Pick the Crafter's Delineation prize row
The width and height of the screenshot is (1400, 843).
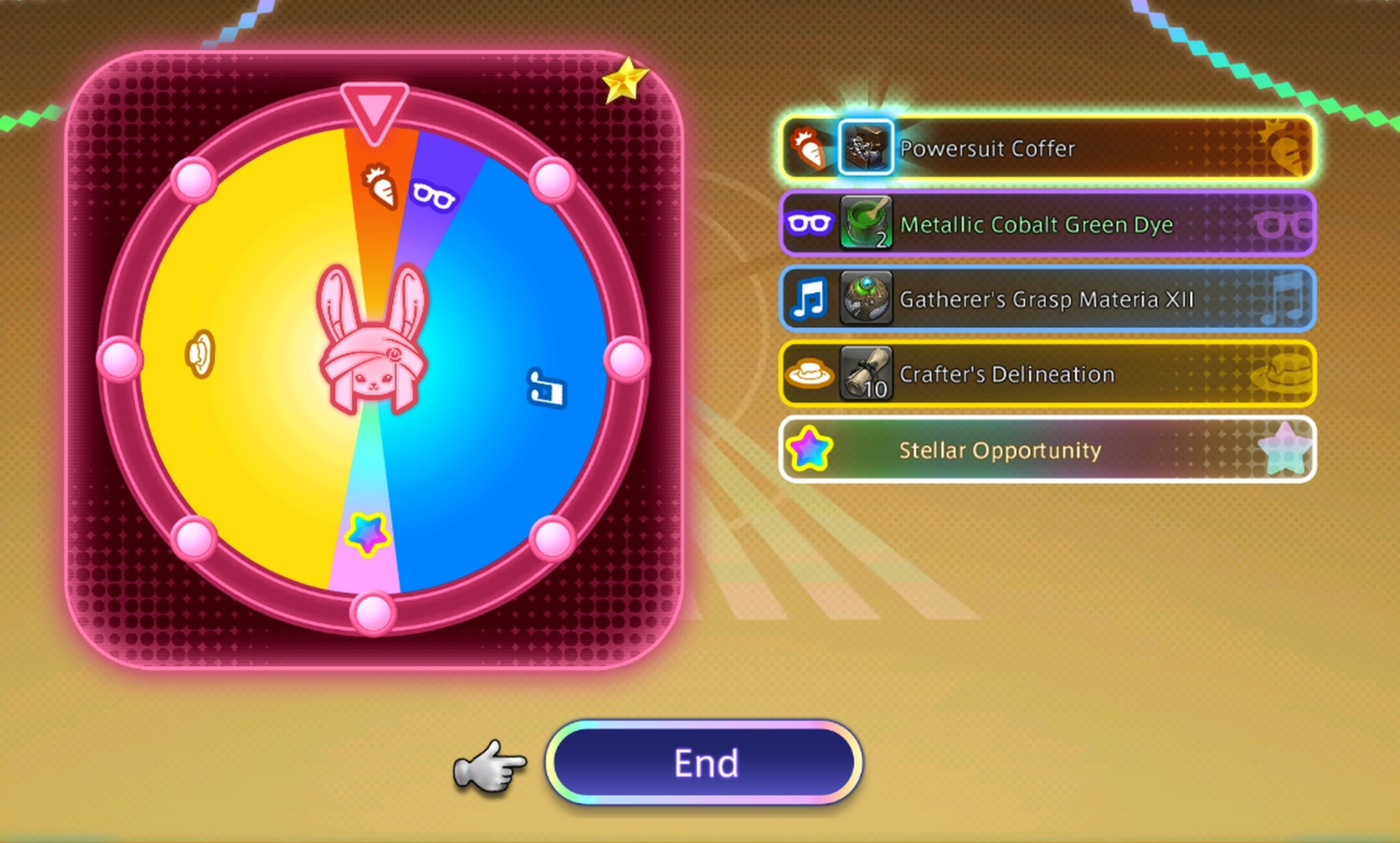[1047, 374]
